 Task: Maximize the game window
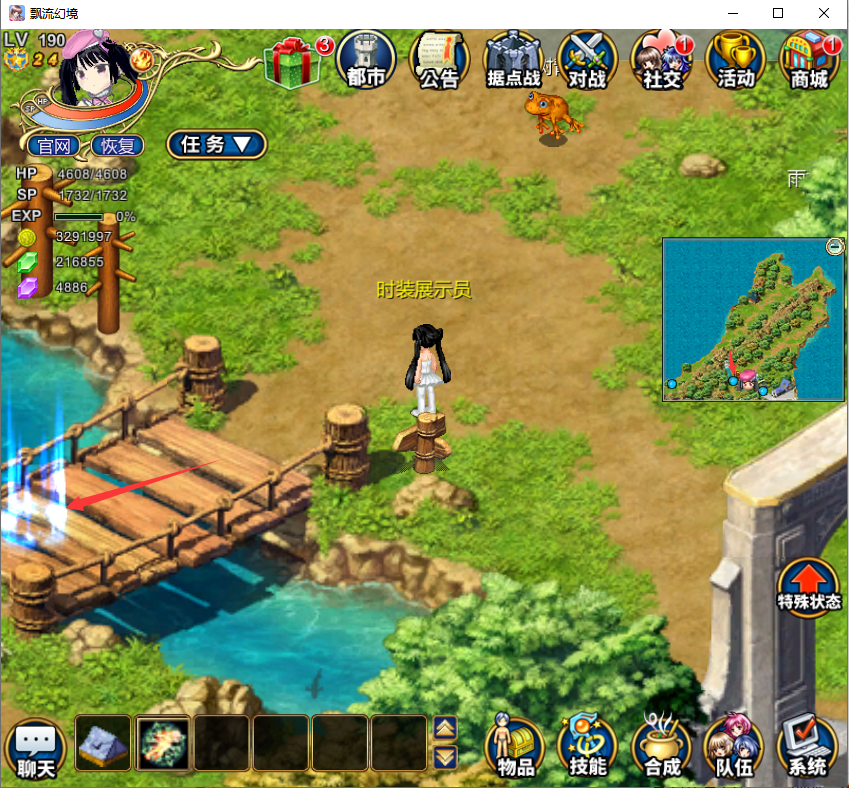[x=778, y=13]
